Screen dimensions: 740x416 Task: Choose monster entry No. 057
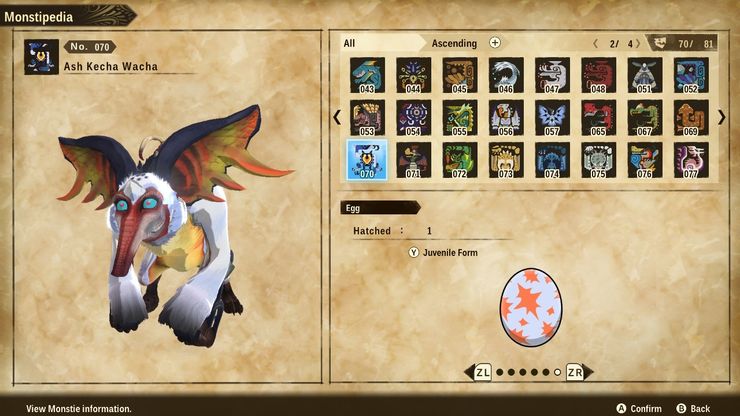pos(552,117)
